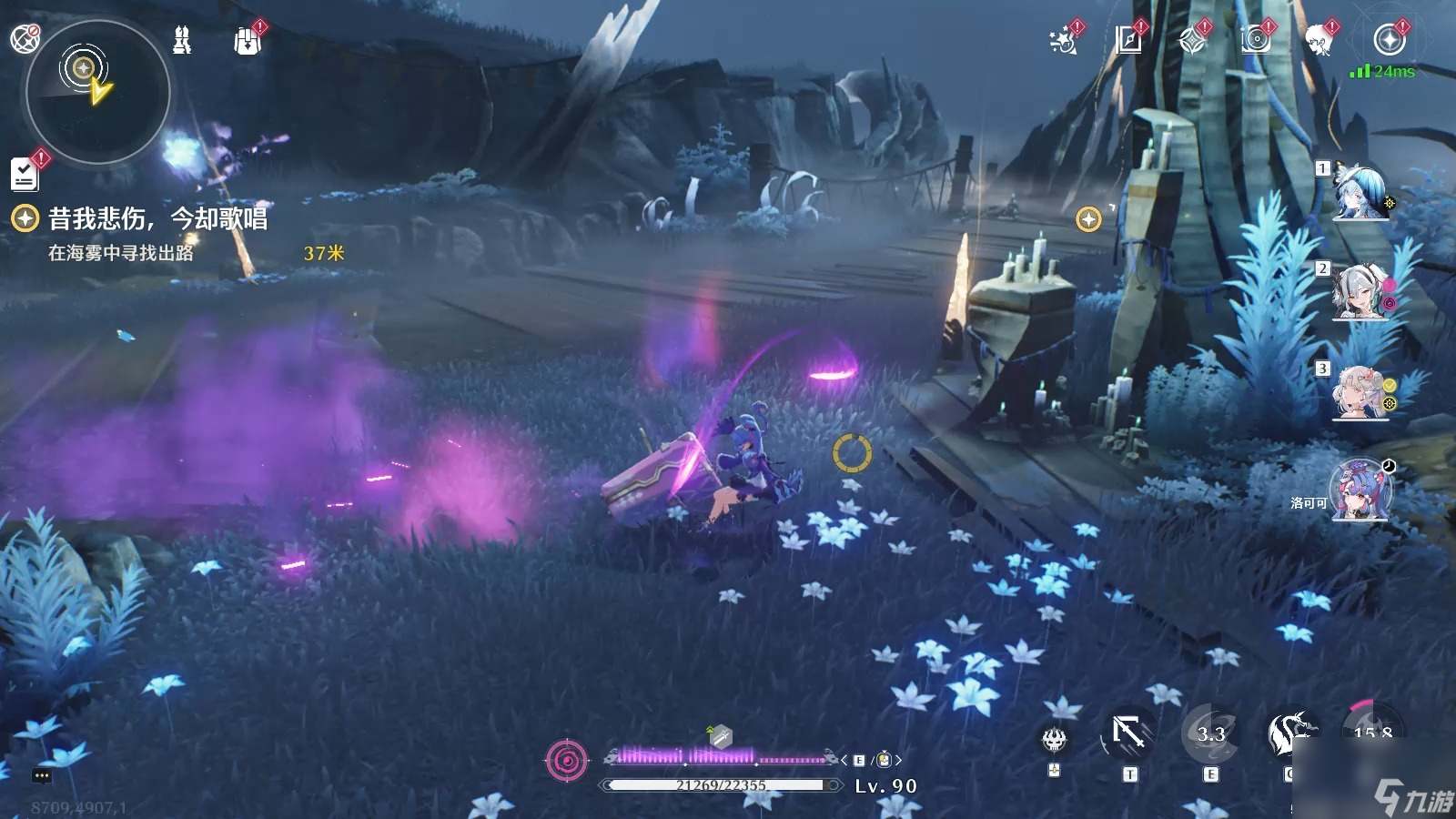Open the character profile head icon

click(x=1319, y=41)
